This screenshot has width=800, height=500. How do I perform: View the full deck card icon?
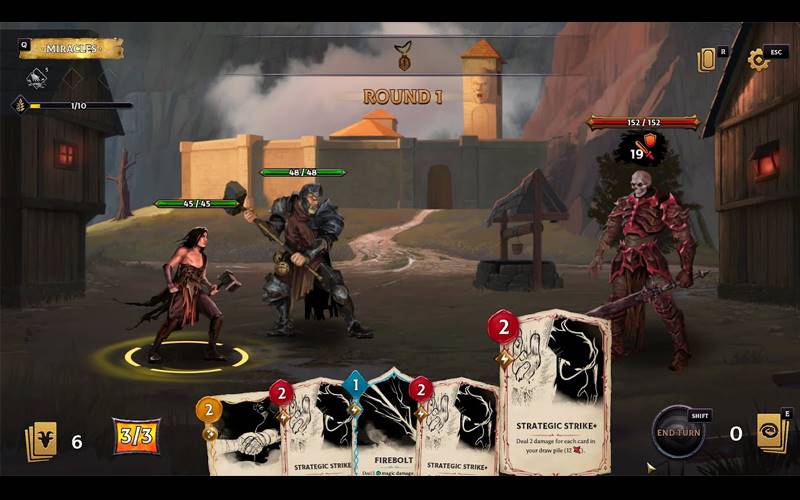pyautogui.click(x=707, y=60)
